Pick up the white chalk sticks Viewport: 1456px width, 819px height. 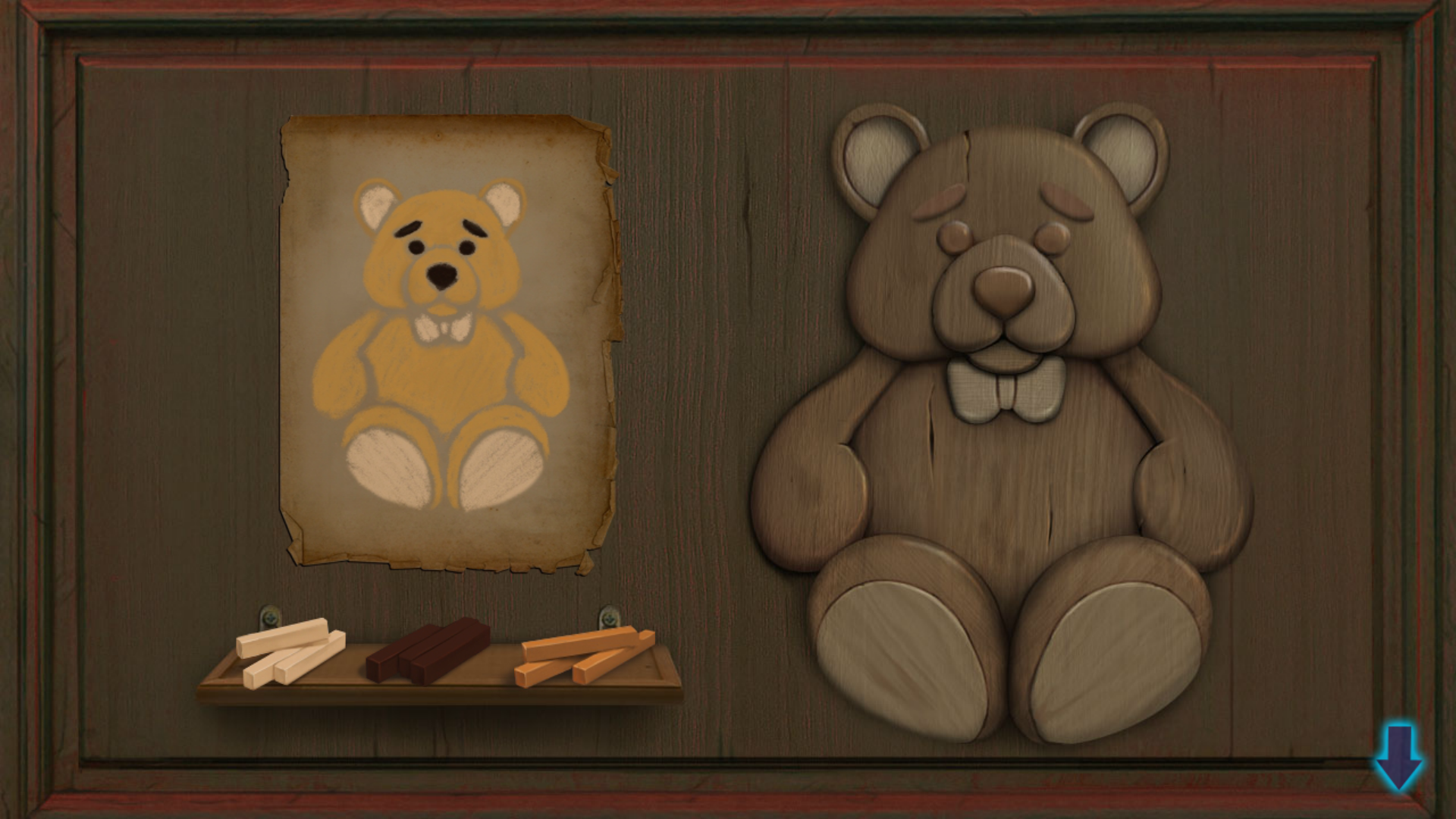(289, 650)
